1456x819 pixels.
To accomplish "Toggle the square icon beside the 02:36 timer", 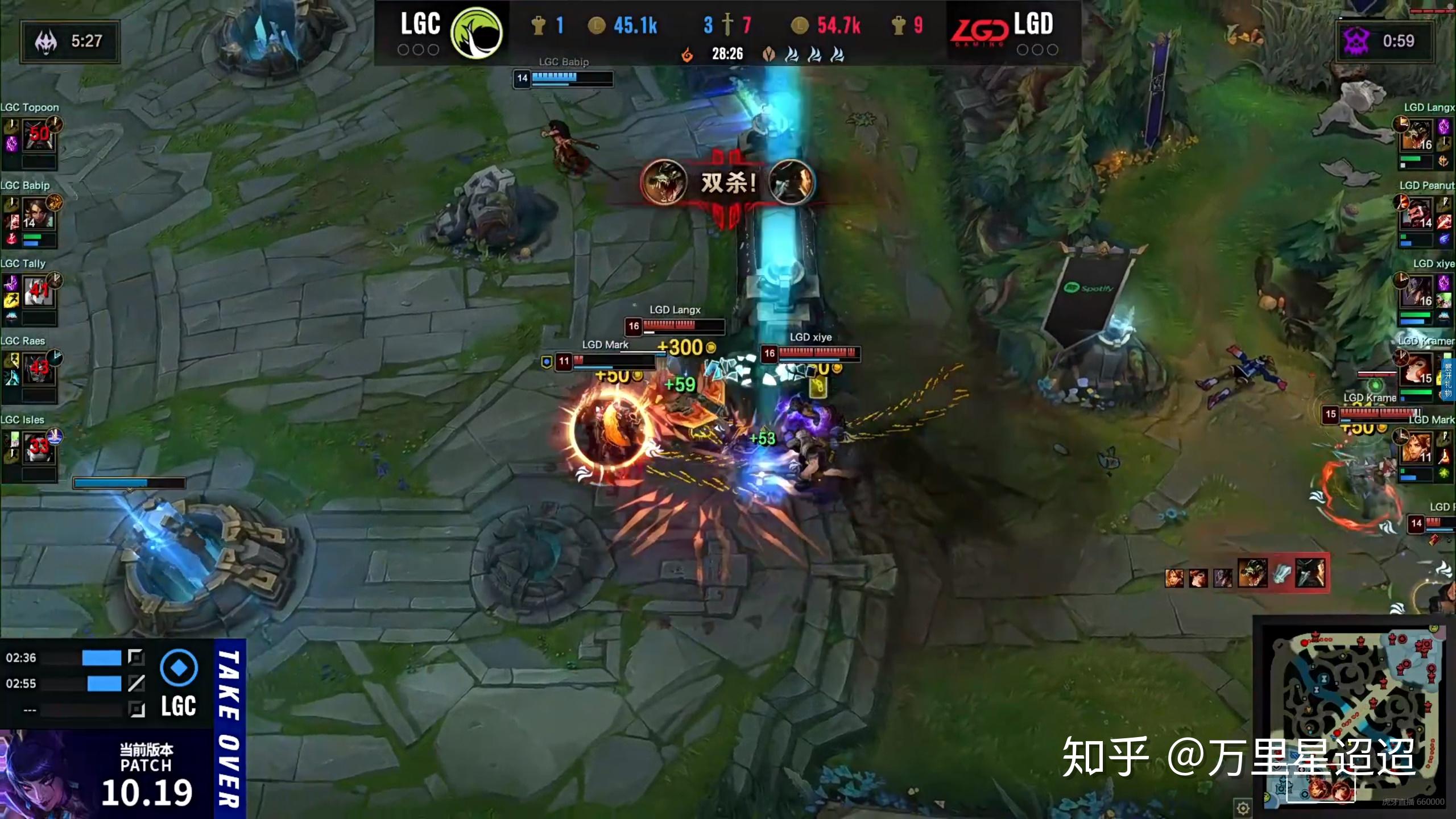I will pyautogui.click(x=135, y=658).
